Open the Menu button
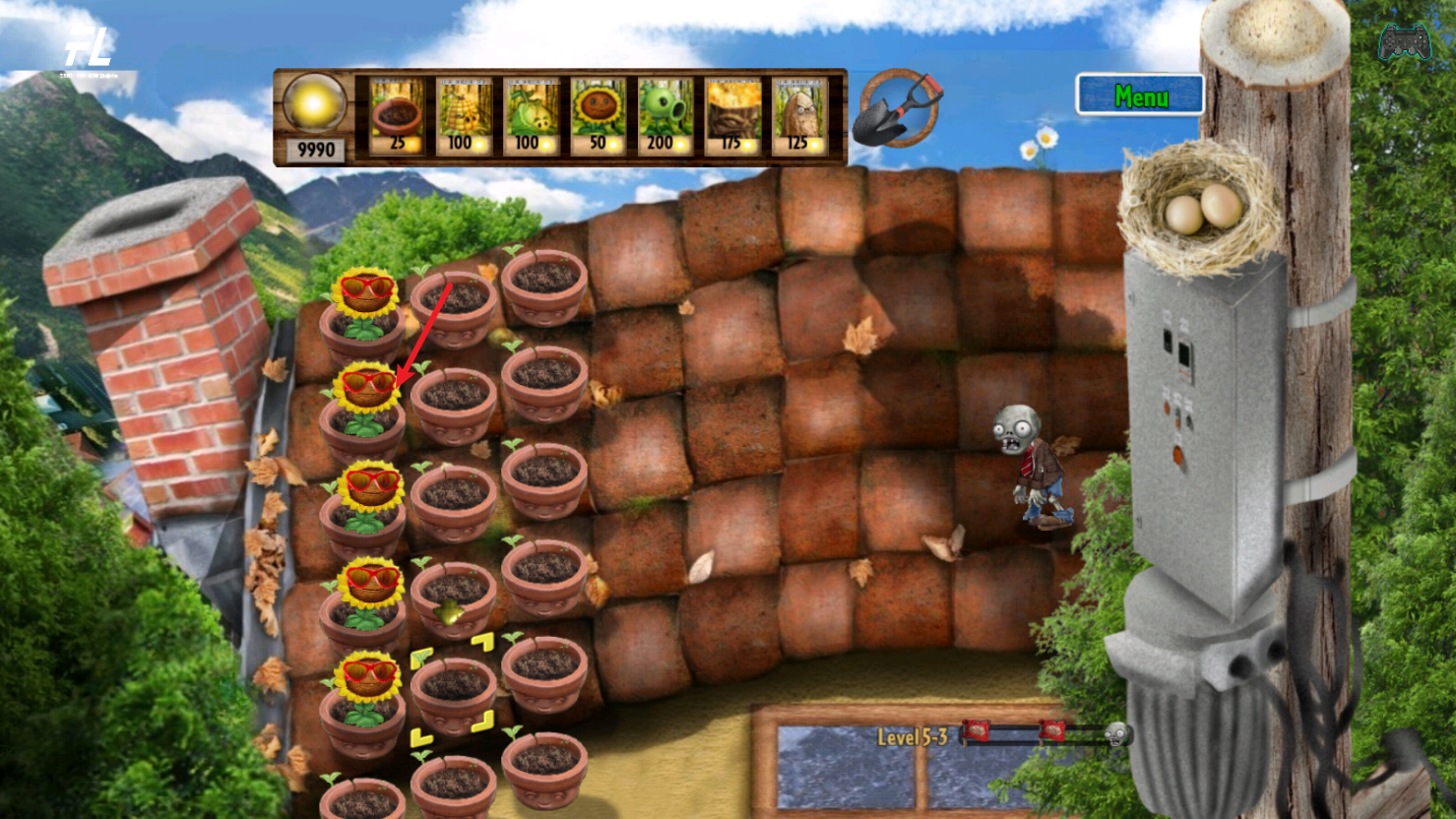The image size is (1456, 819). pyautogui.click(x=1140, y=95)
